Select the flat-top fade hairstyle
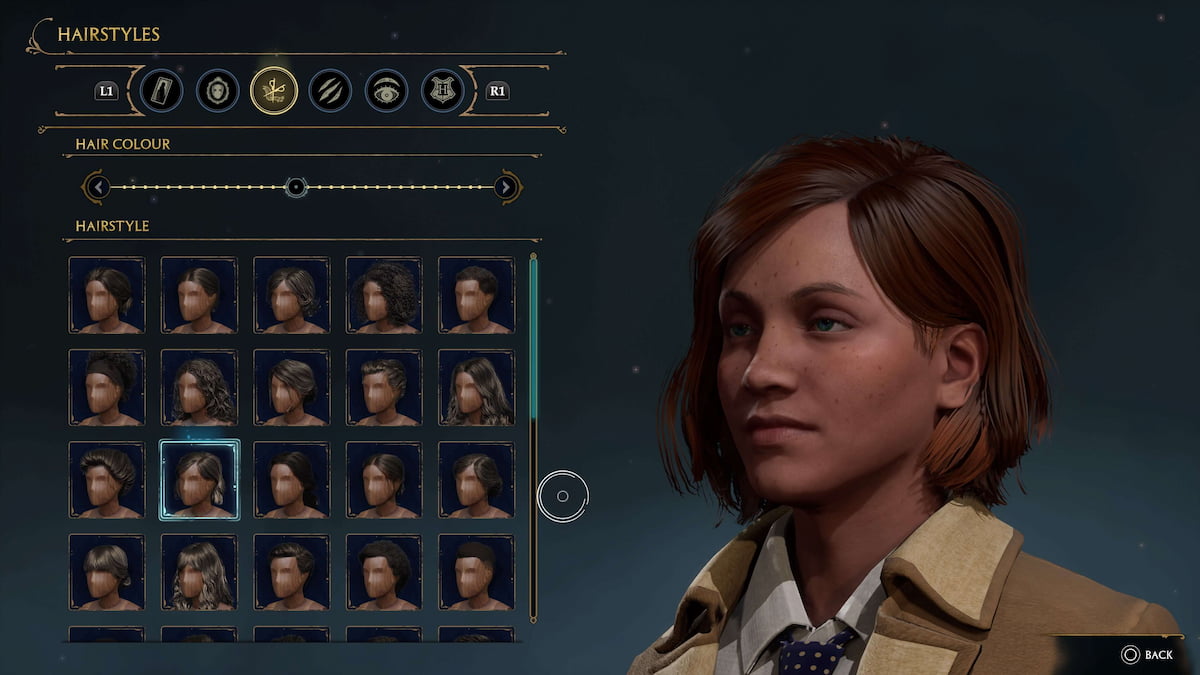Screen dimensions: 1200x675 (x=476, y=572)
